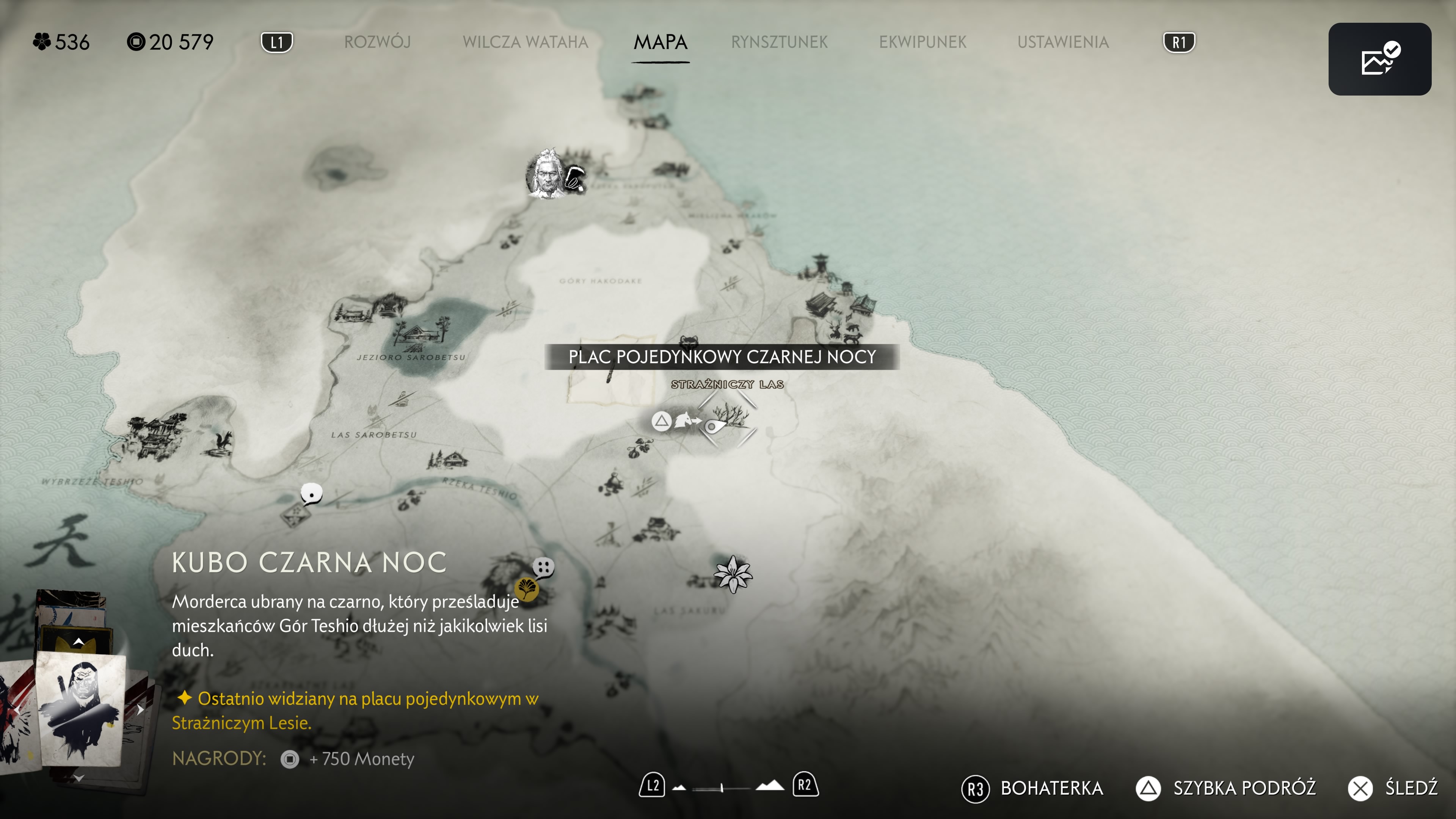Switch to the ROZWÓJ tab
This screenshot has height=819, width=1456.
pos(377,42)
